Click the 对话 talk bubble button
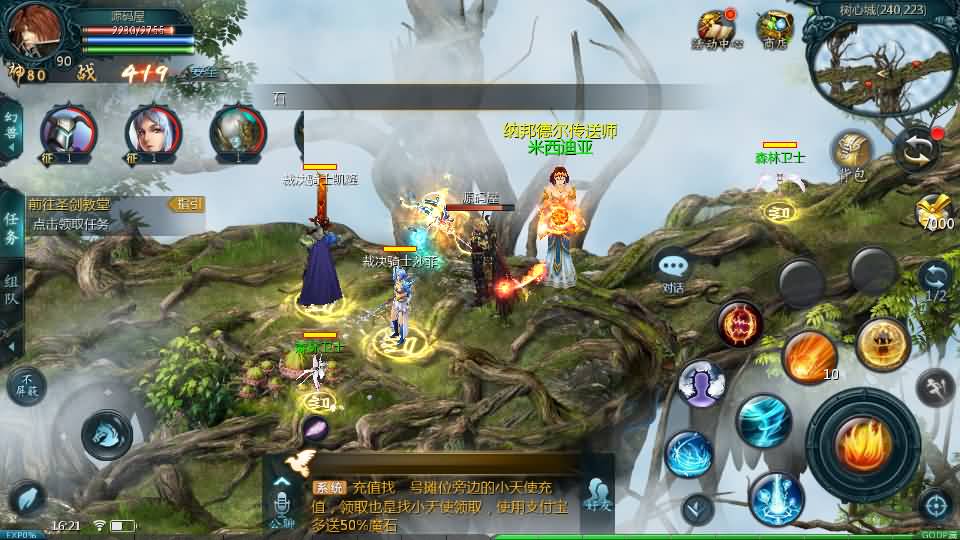The height and width of the screenshot is (540, 960). 674,270
